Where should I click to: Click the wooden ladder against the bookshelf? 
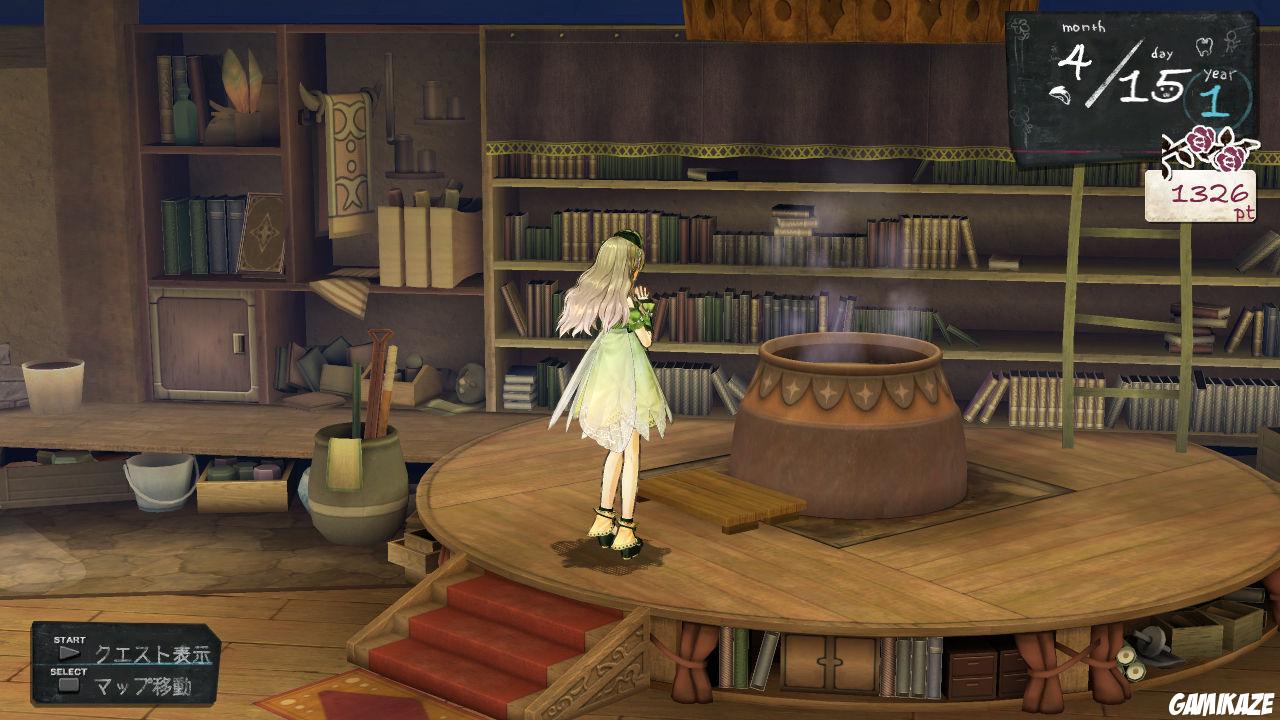pos(1110,300)
